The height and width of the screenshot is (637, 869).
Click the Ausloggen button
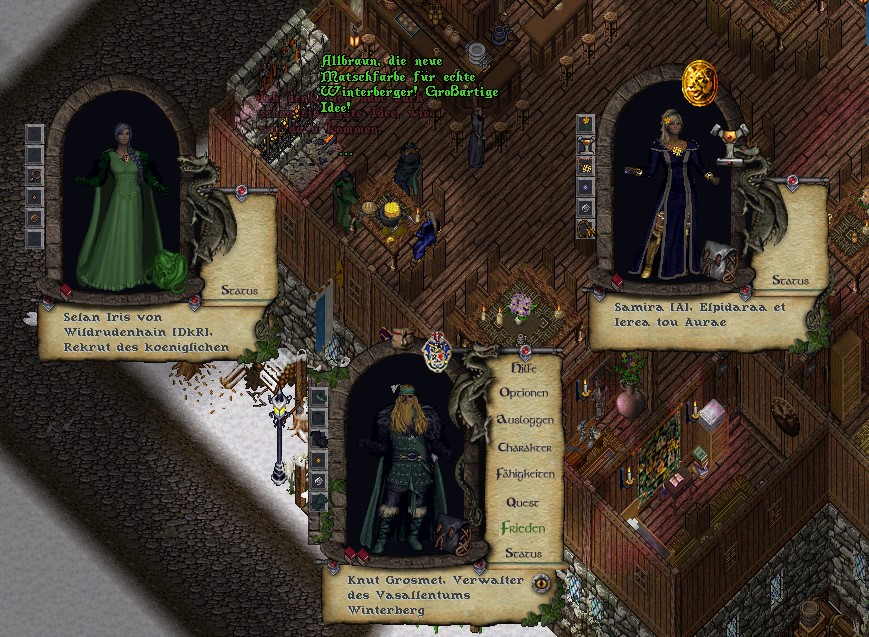tap(526, 421)
